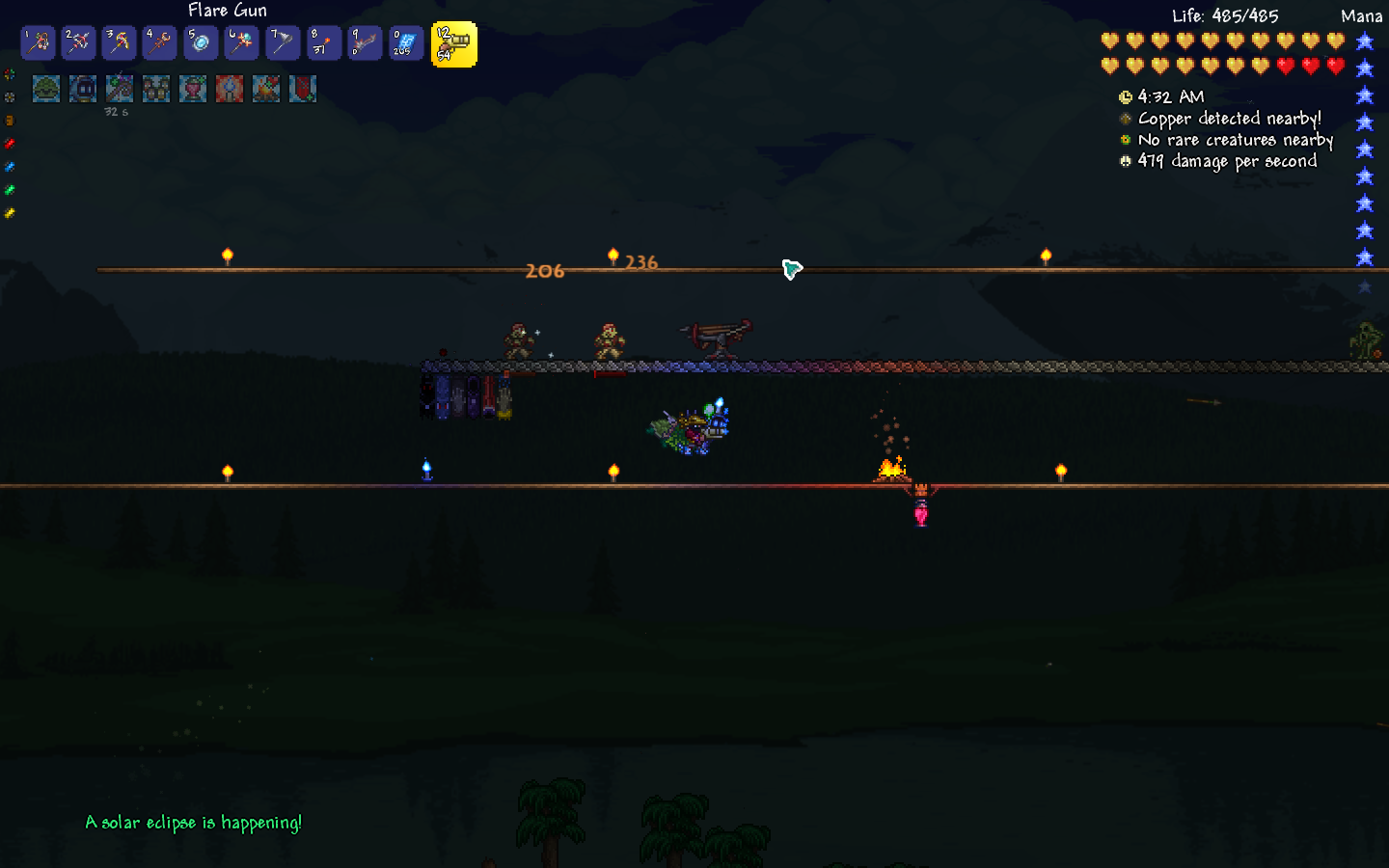Choose the first hotbar slot with the staff

(39, 42)
